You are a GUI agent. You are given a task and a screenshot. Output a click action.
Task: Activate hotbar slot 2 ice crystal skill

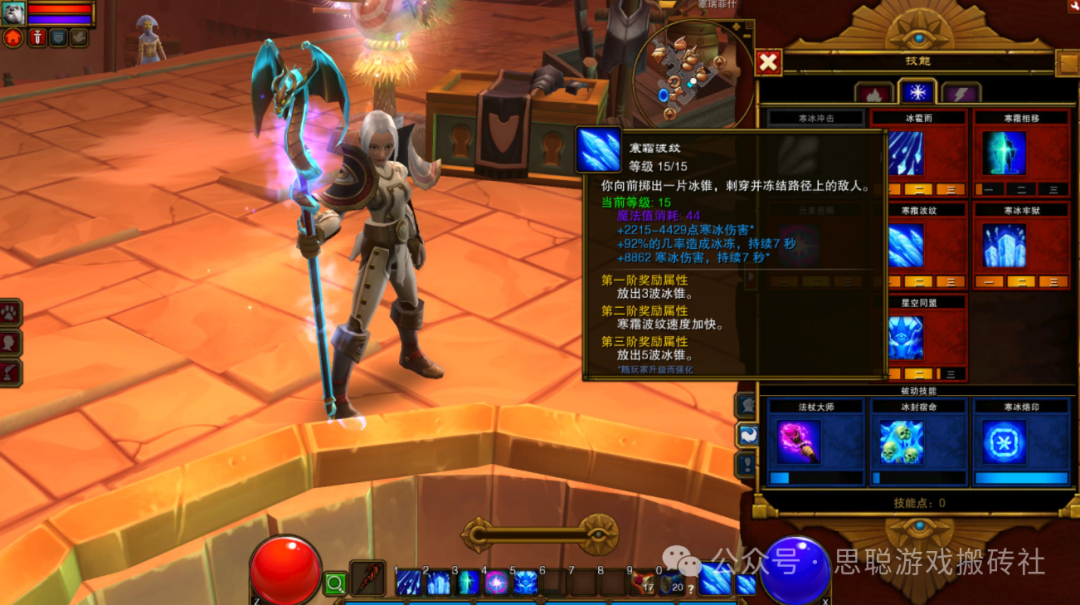pos(438,582)
